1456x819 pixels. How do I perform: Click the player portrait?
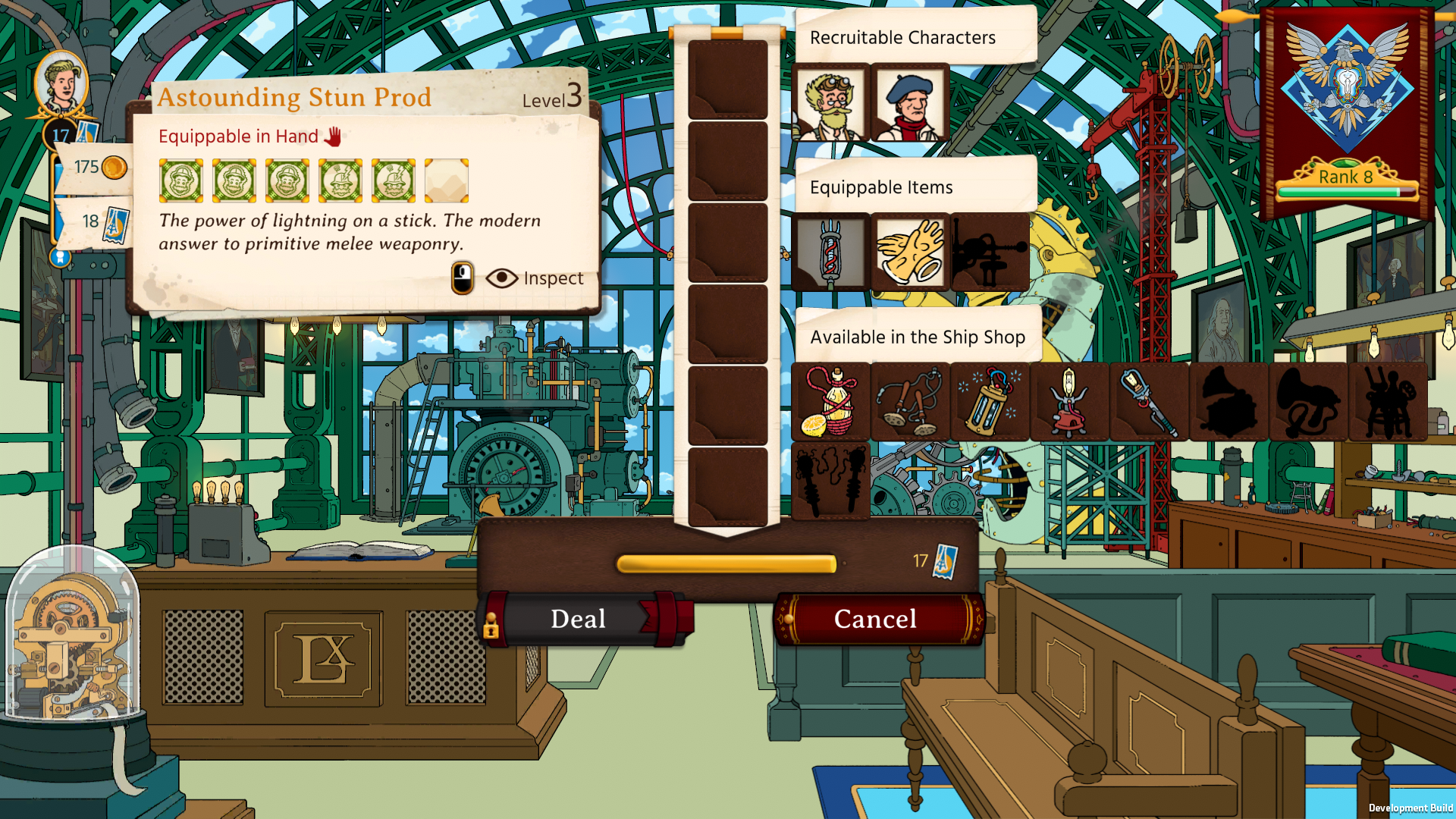click(x=61, y=83)
